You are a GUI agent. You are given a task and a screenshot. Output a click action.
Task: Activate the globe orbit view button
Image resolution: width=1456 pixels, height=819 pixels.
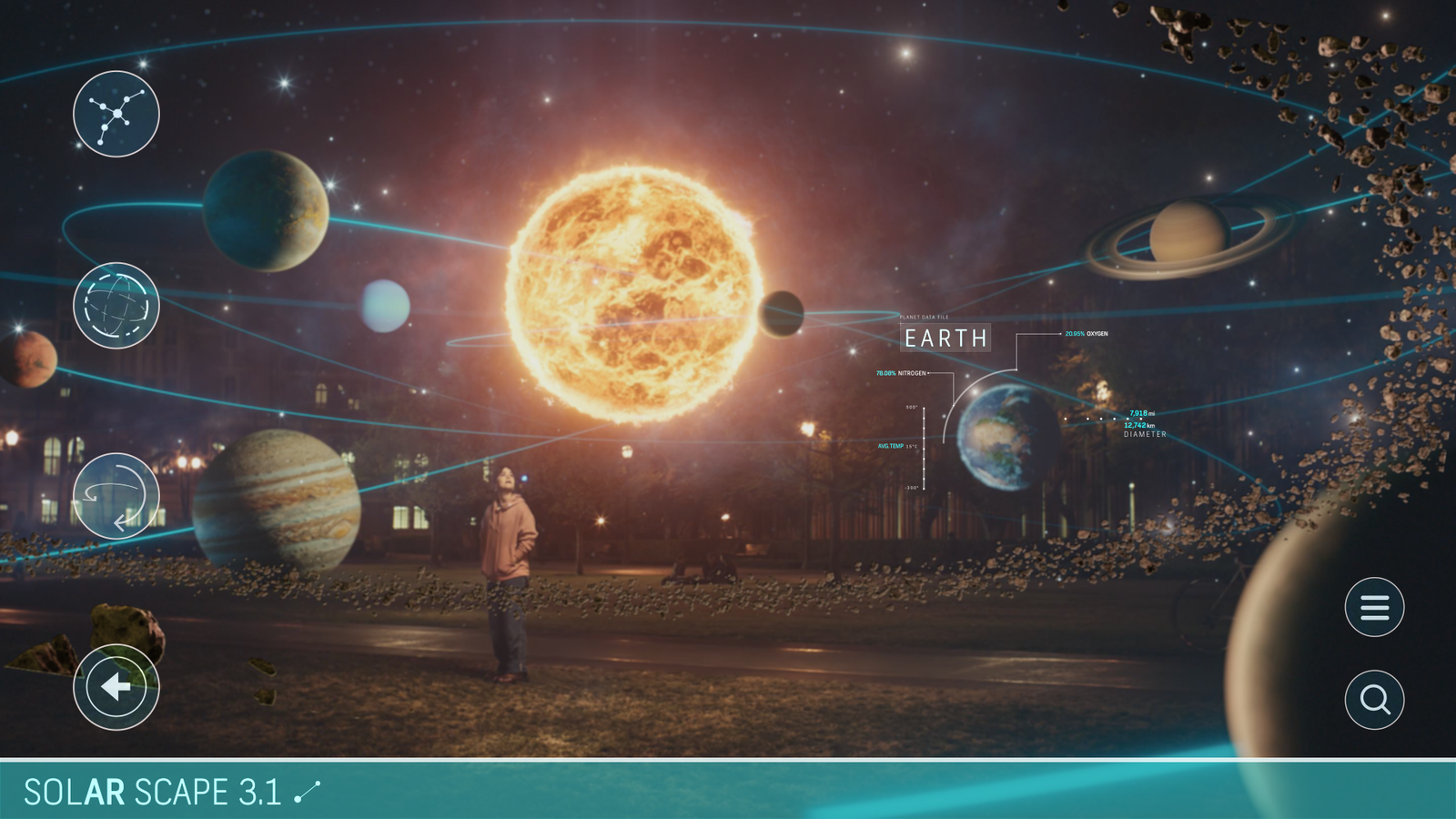click(116, 306)
